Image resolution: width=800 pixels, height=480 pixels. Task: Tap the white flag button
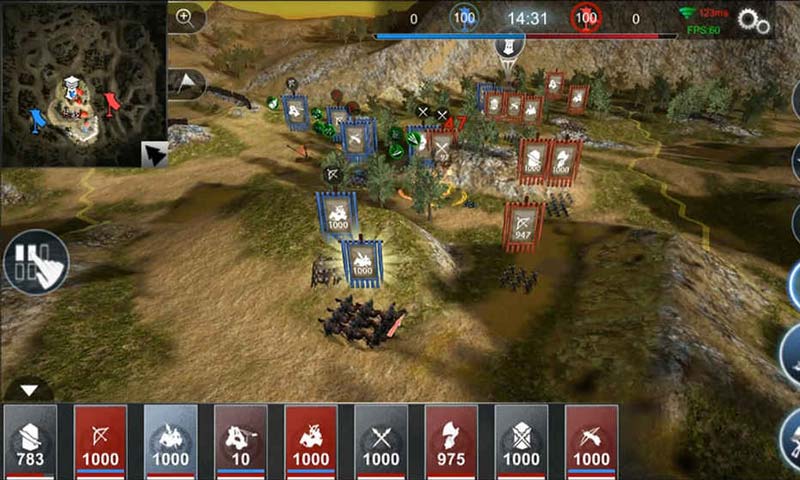(187, 81)
